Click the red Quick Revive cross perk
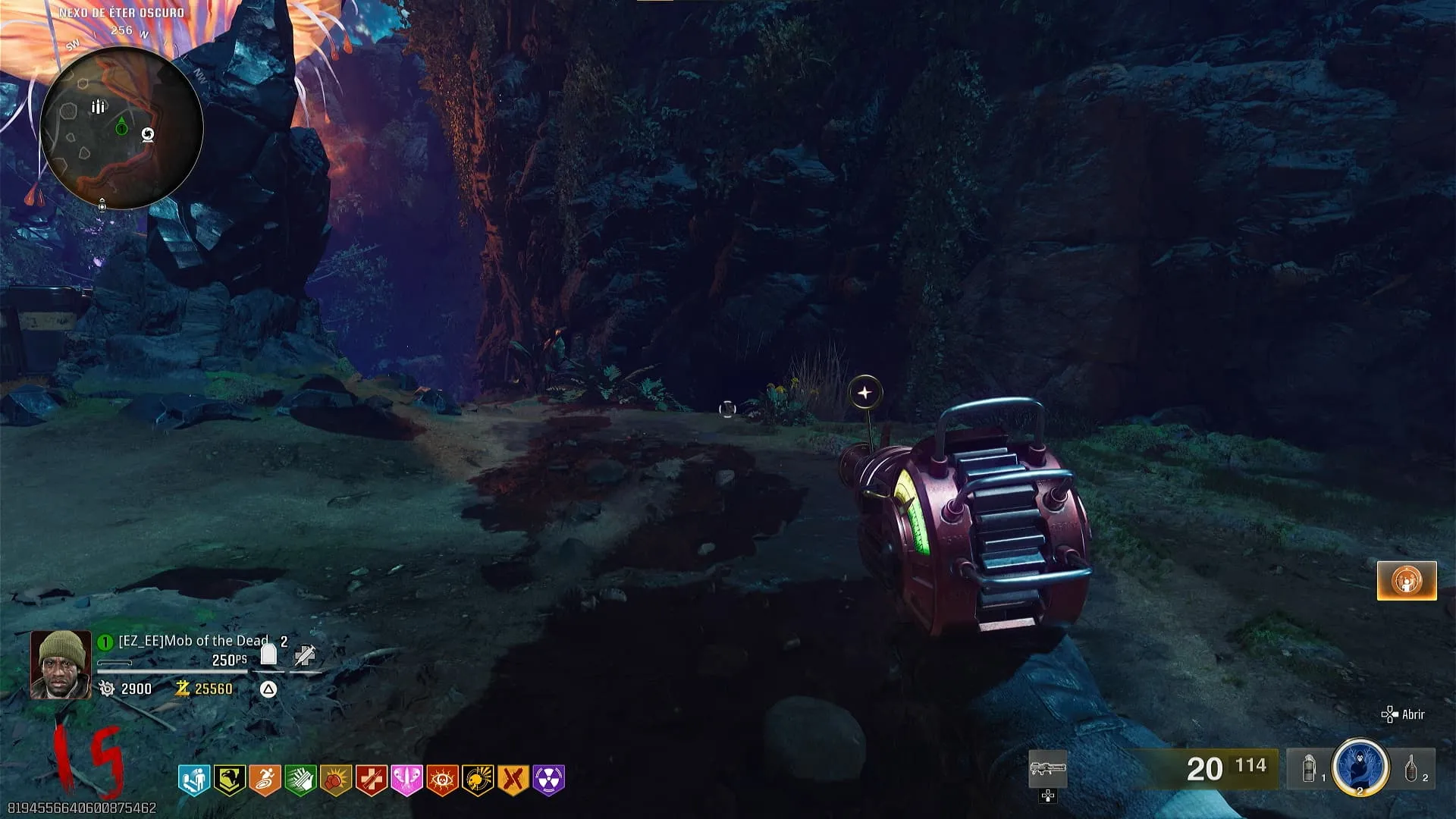This screenshot has height=819, width=1456. (x=372, y=779)
